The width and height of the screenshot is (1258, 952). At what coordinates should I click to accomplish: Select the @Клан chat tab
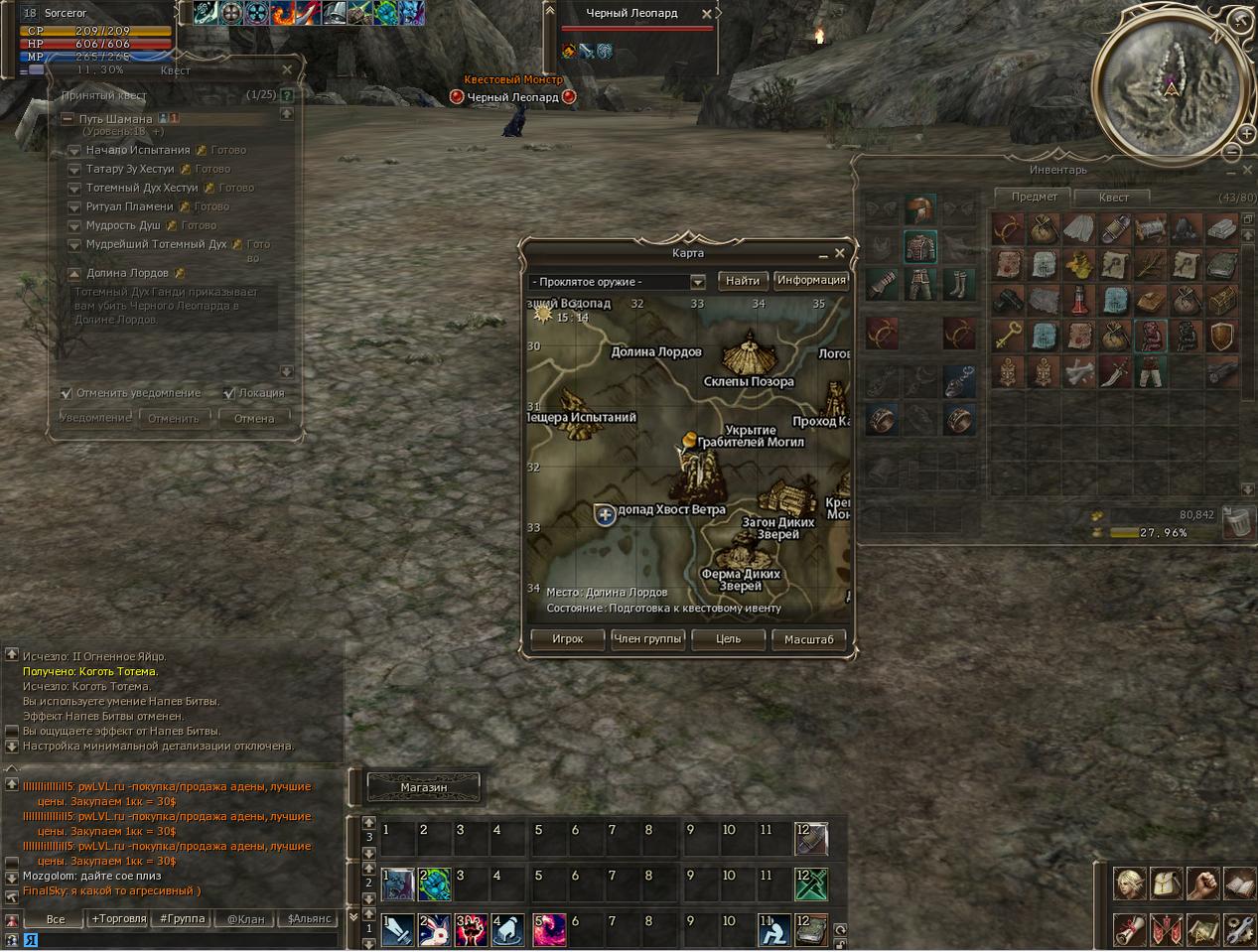pyautogui.click(x=245, y=919)
